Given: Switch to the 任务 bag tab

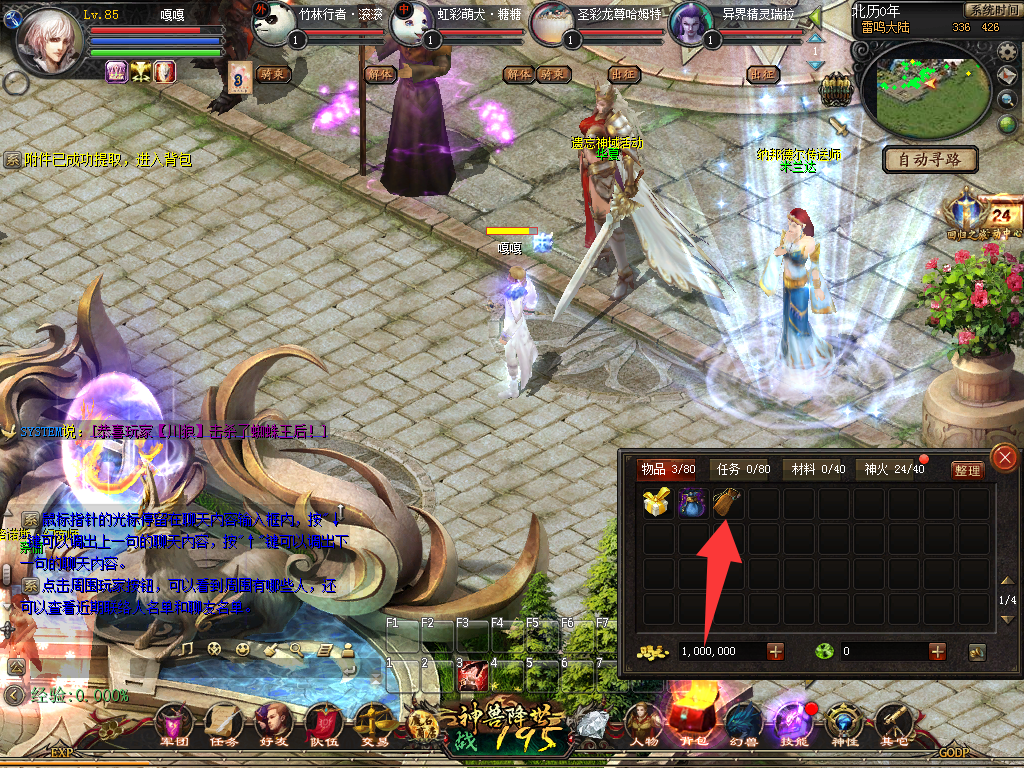Looking at the screenshot, I should [740, 469].
